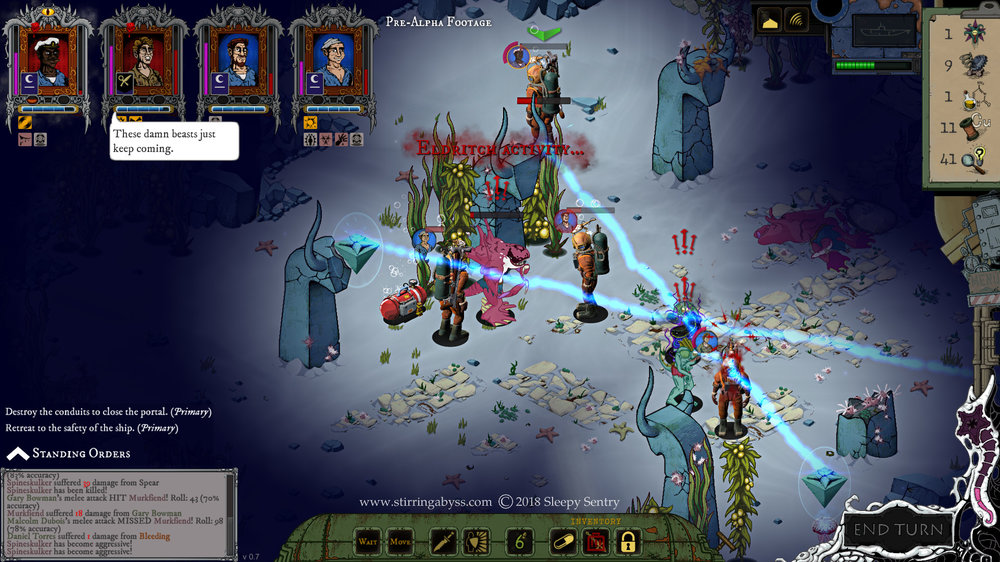
Task: Use the pill capsule inventory item
Action: coord(561,542)
